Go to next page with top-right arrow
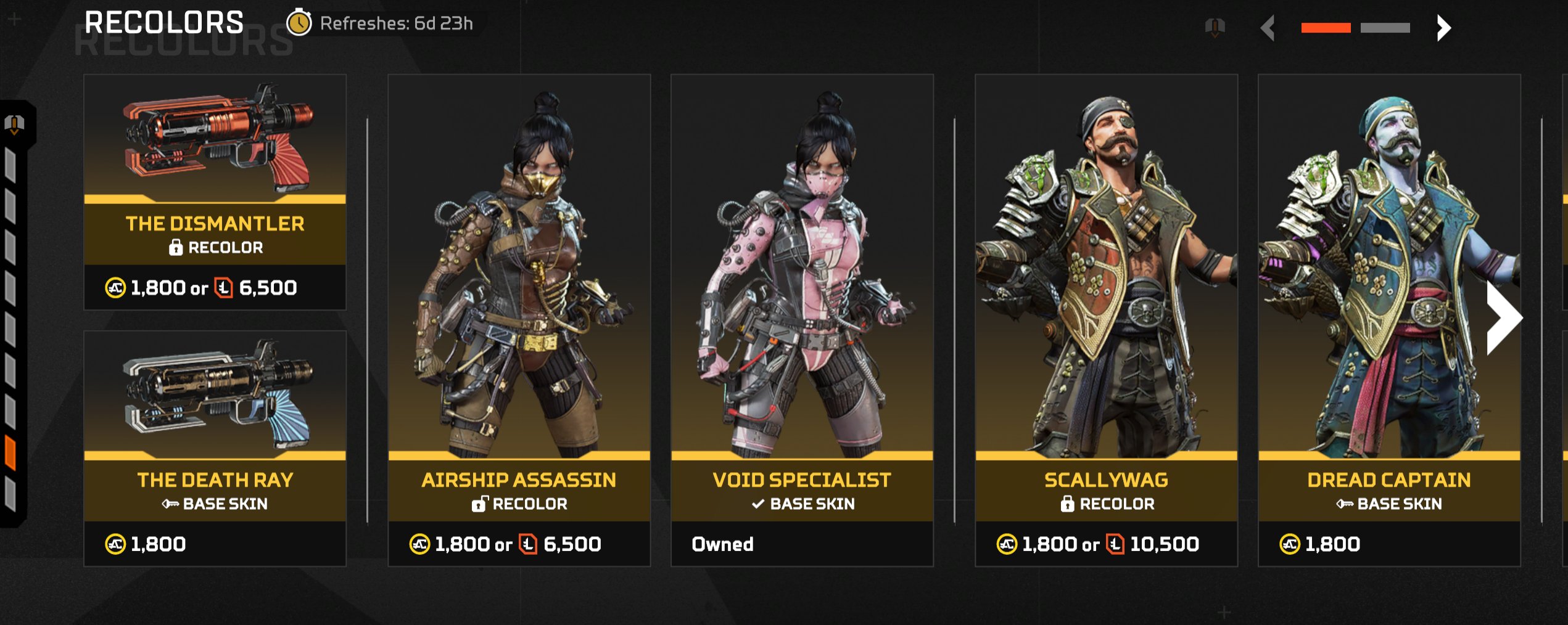 tap(1443, 28)
